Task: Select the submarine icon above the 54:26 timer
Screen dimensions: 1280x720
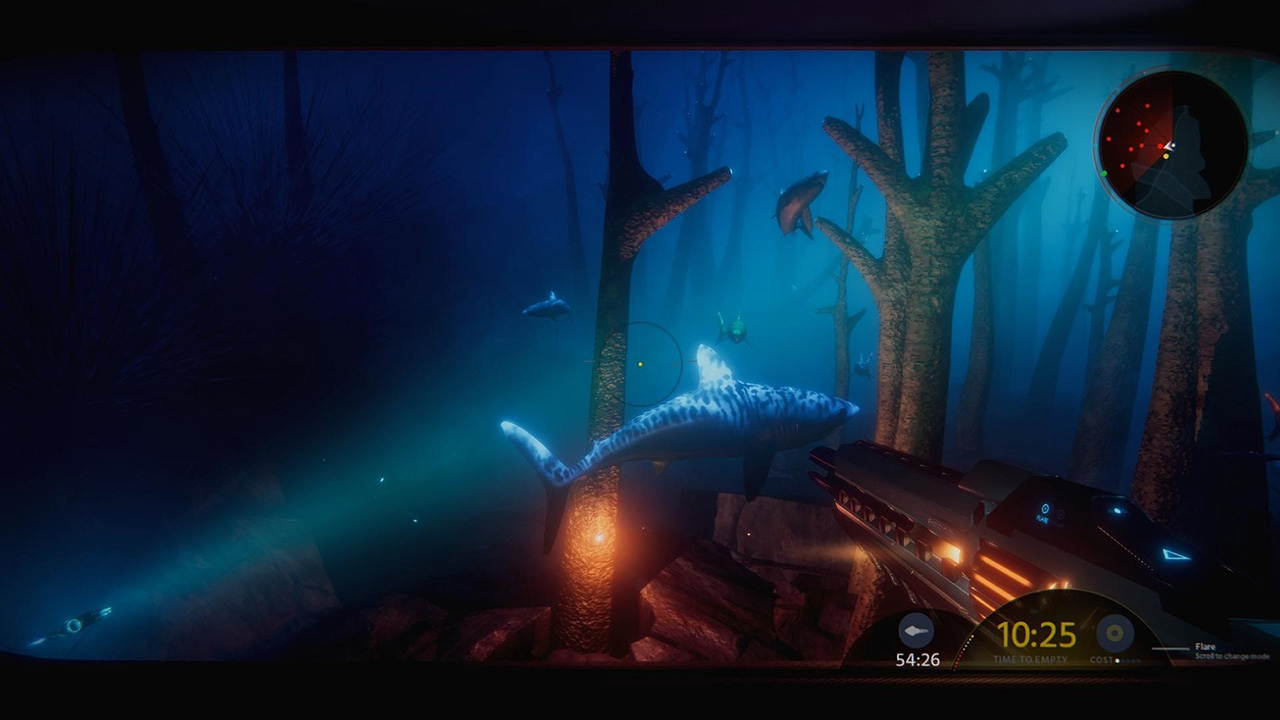Action: pyautogui.click(x=916, y=631)
